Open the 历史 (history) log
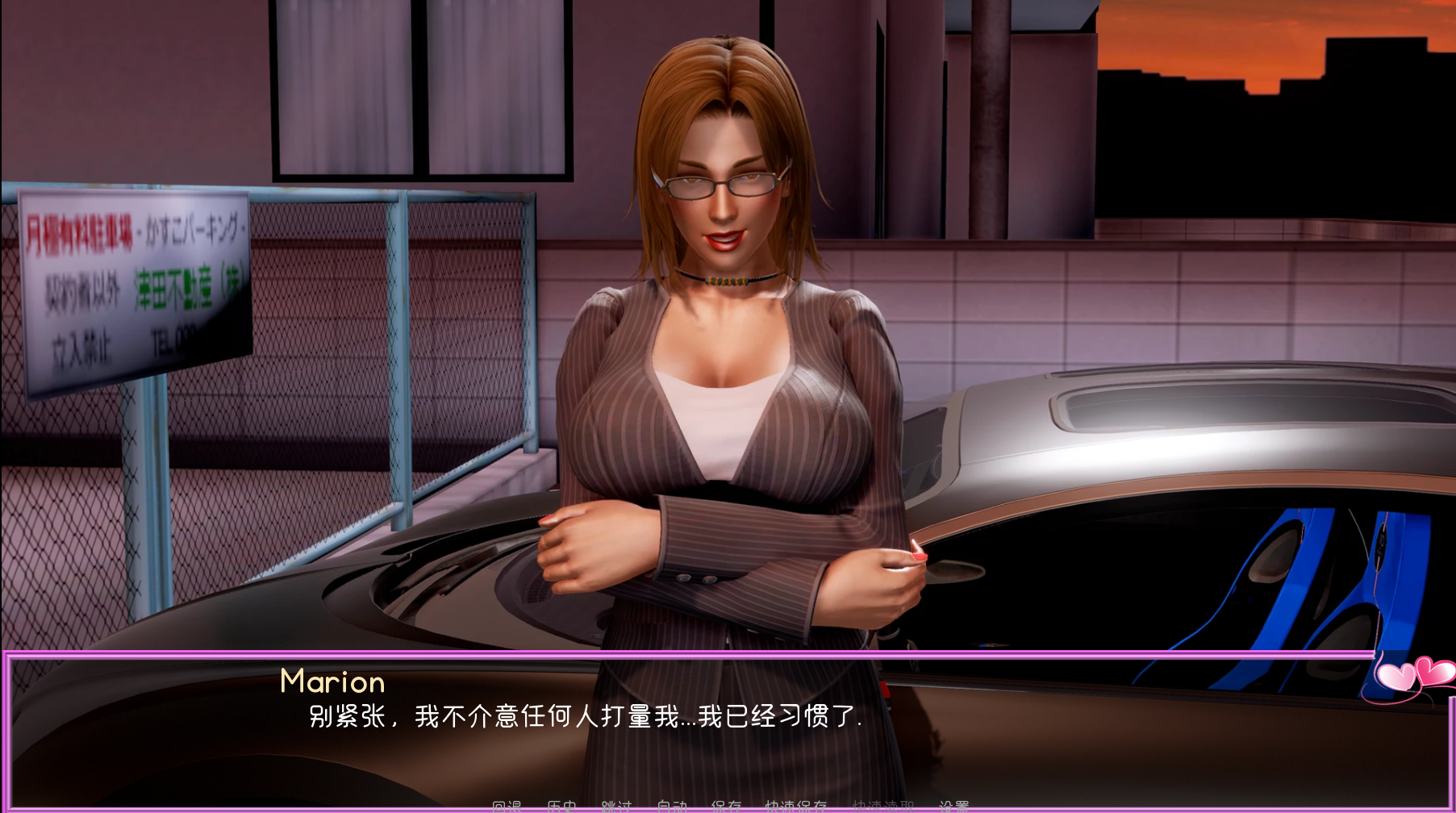Image resolution: width=1456 pixels, height=813 pixels. pyautogui.click(x=561, y=806)
